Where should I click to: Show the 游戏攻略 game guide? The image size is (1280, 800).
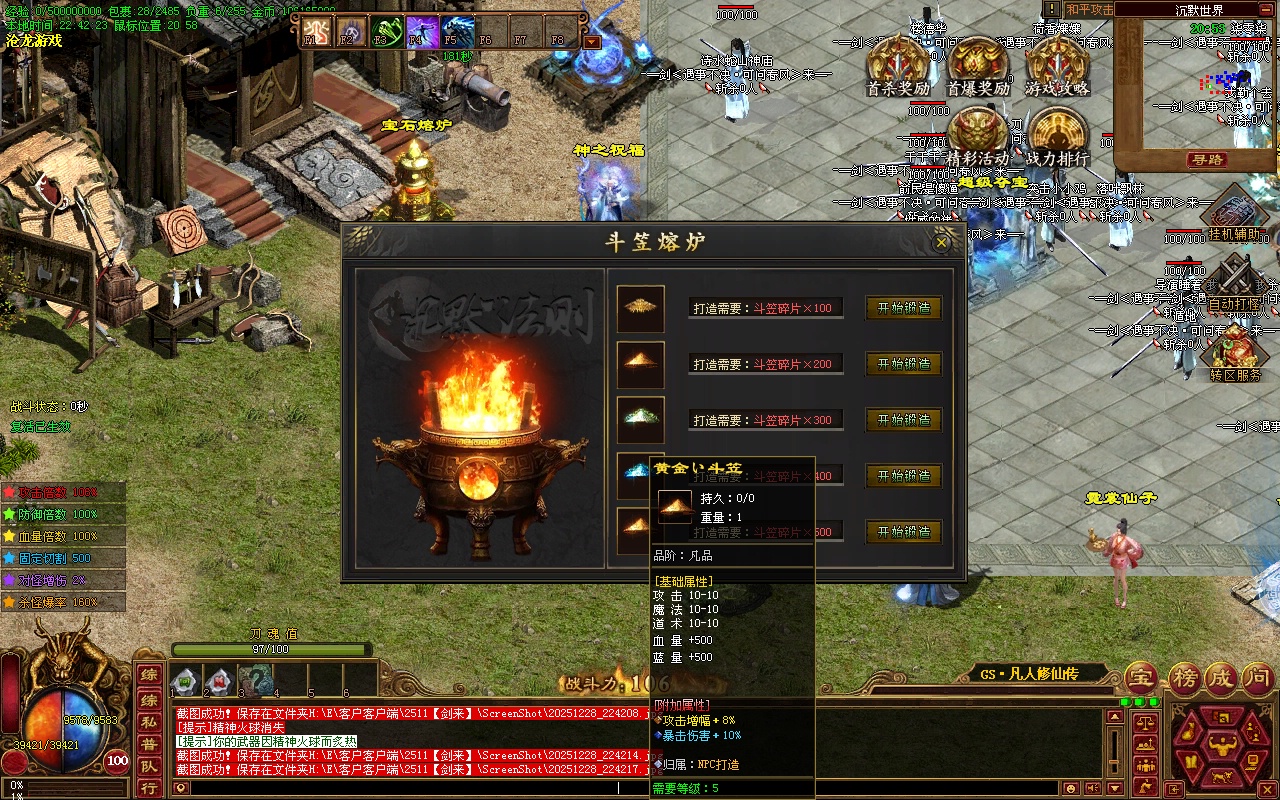[1057, 66]
